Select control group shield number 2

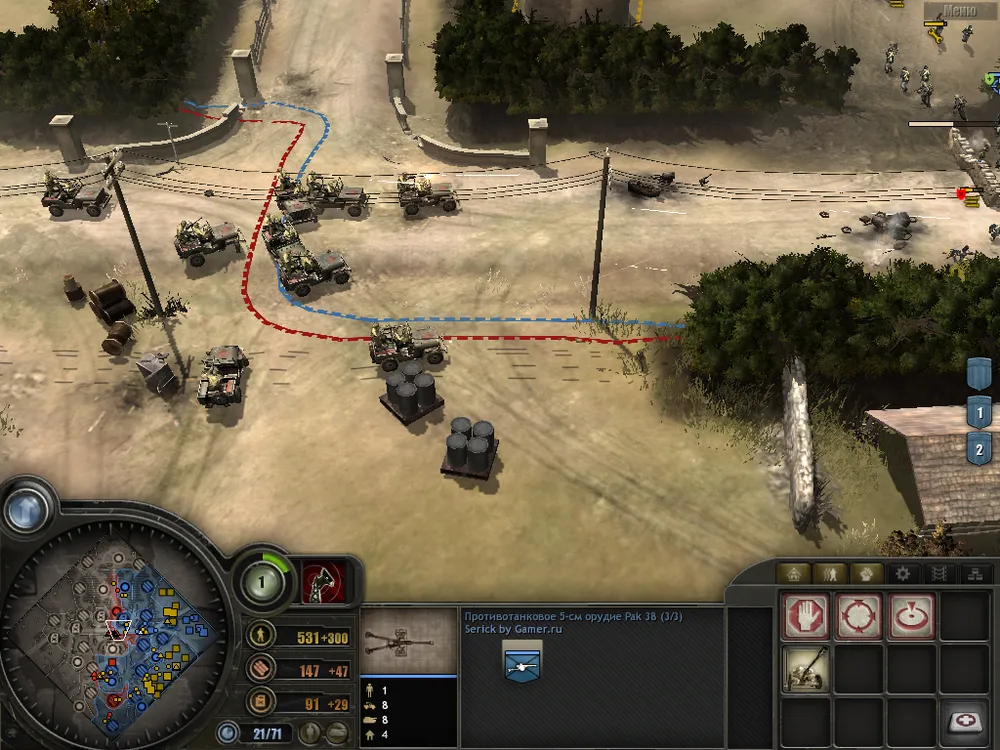(979, 448)
